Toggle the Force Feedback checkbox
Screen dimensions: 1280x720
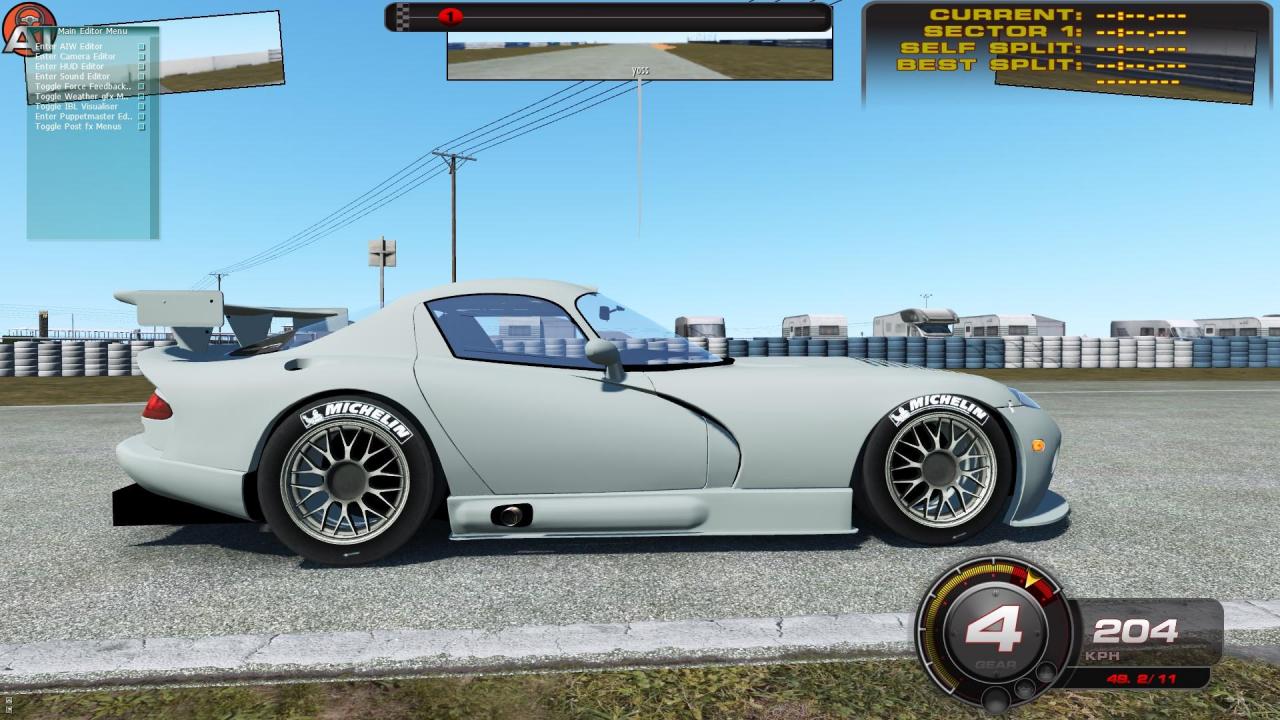pyautogui.click(x=141, y=86)
